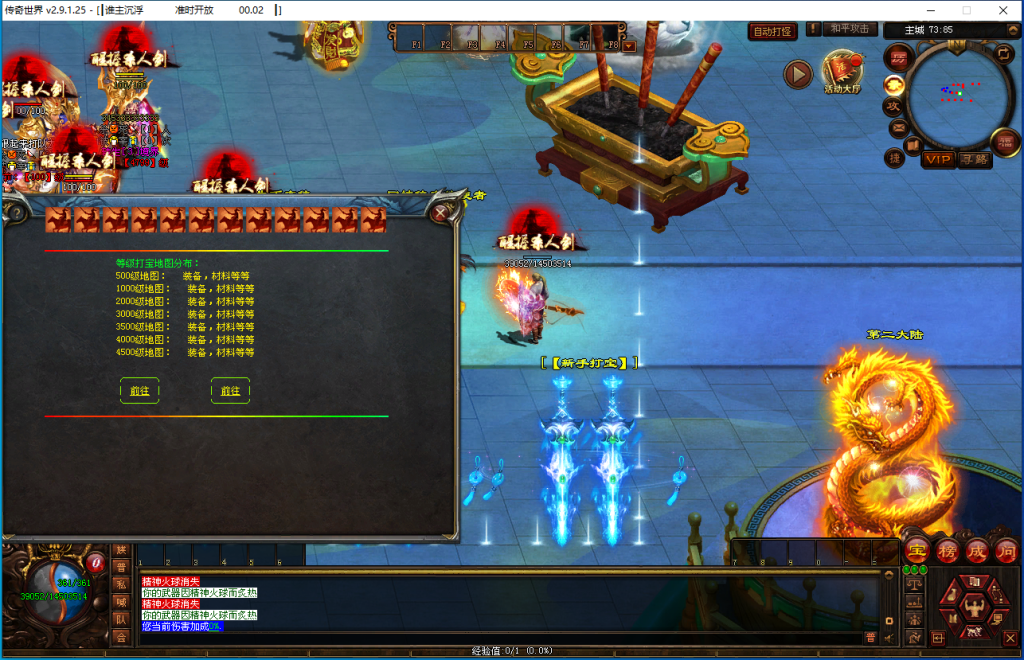The image size is (1024, 660).
Task: Click the circular minimap
Action: (x=959, y=92)
